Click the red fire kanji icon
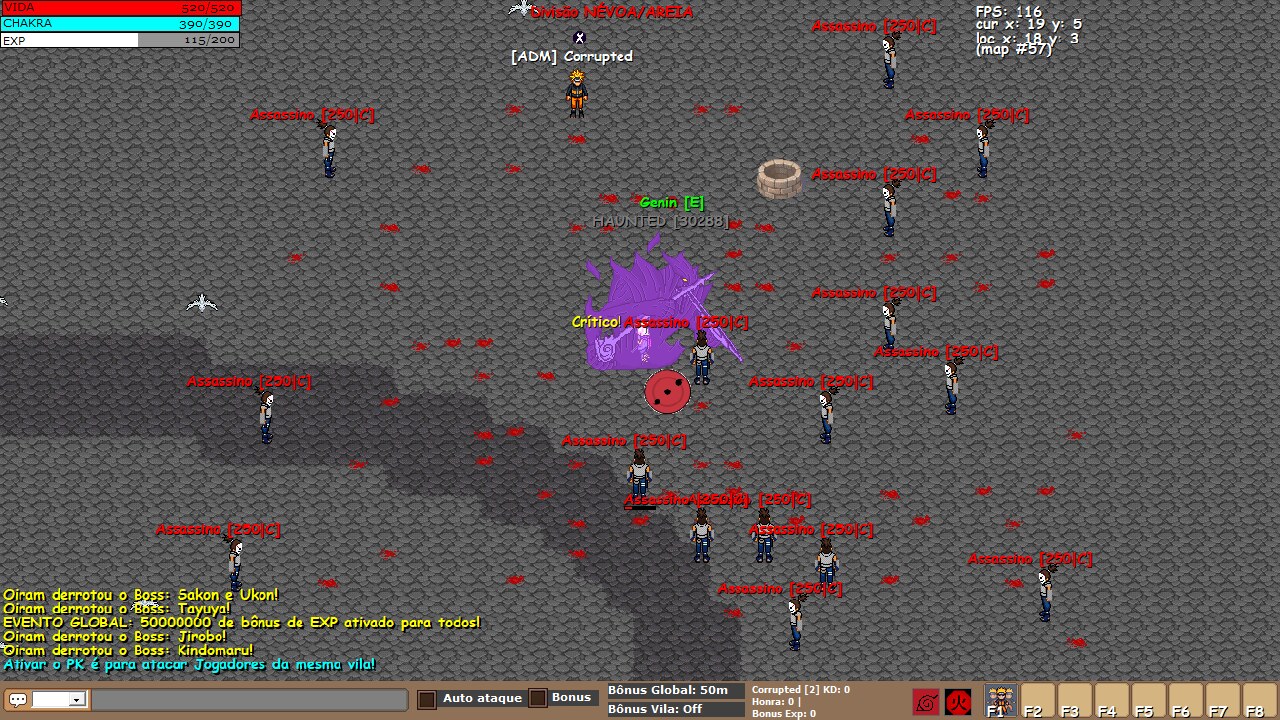Image resolution: width=1280 pixels, height=720 pixels. click(958, 700)
